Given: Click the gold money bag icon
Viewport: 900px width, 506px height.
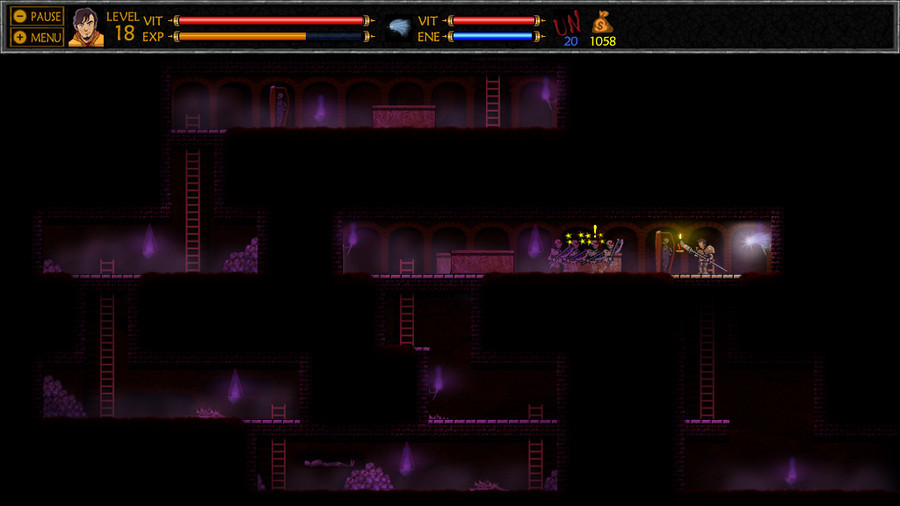Looking at the screenshot, I should click(601, 22).
